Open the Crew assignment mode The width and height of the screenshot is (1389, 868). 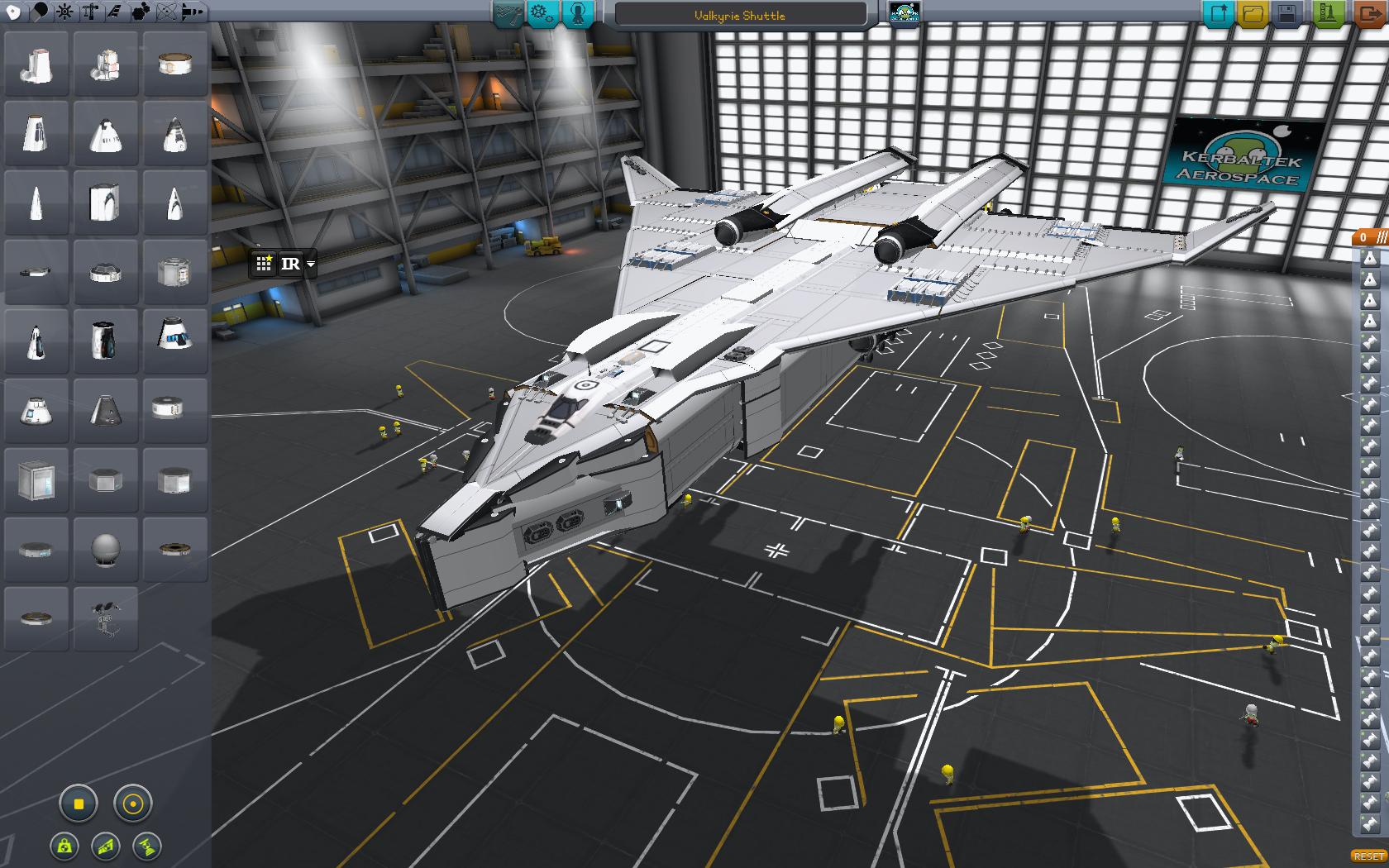pyautogui.click(x=577, y=14)
